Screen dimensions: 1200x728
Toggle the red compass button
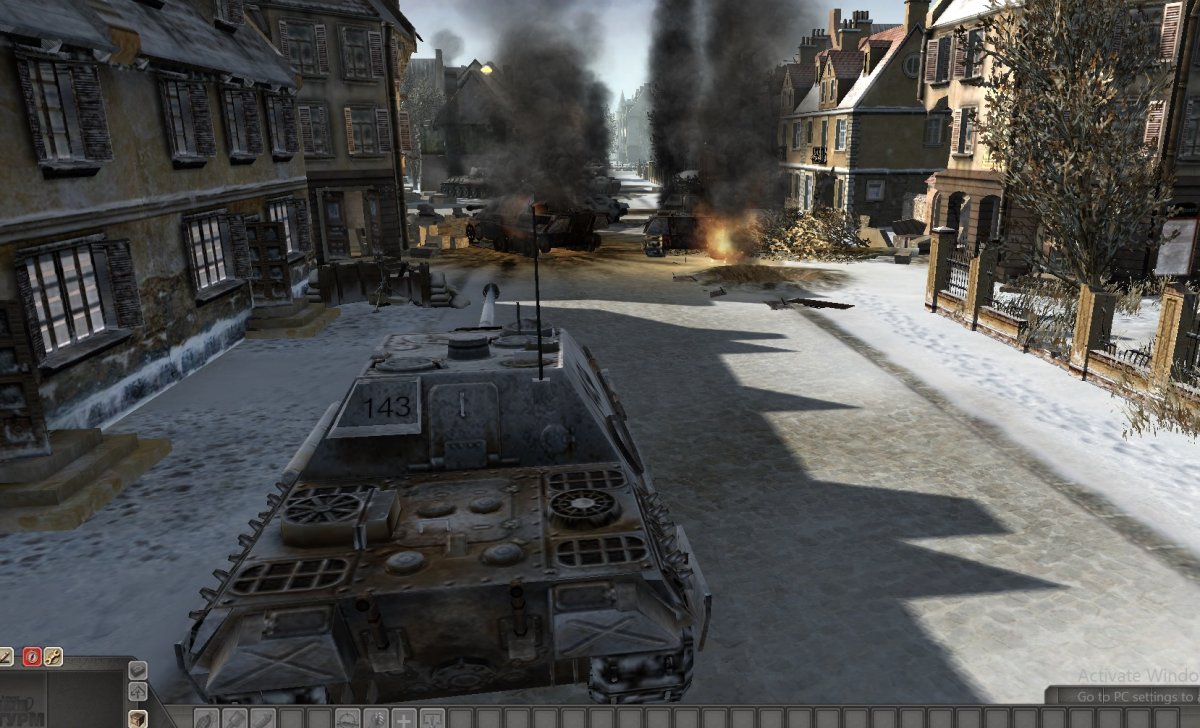point(31,657)
